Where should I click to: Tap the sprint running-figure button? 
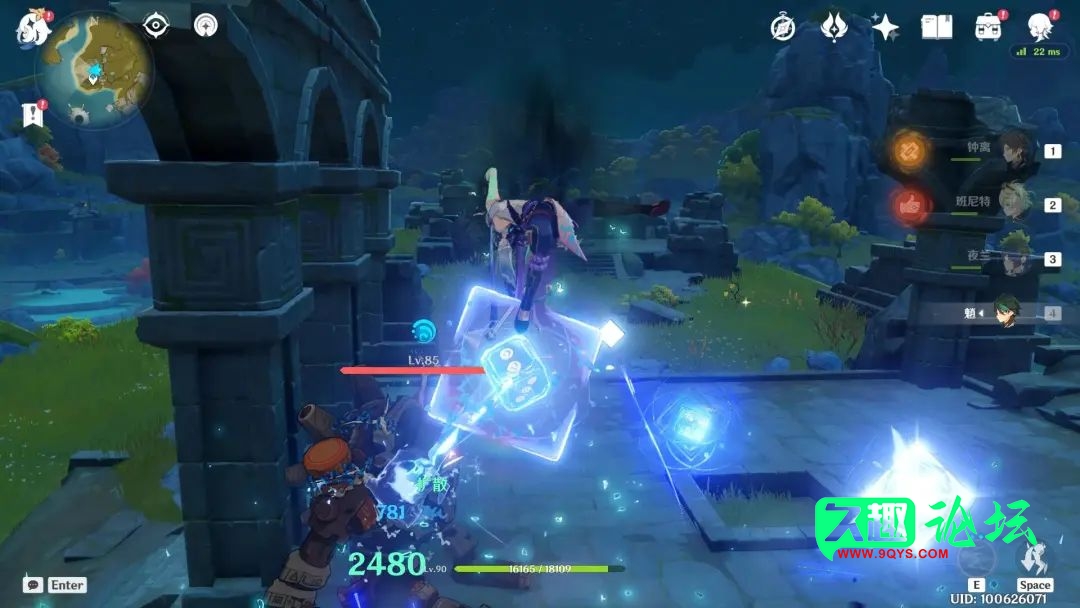tap(1035, 556)
